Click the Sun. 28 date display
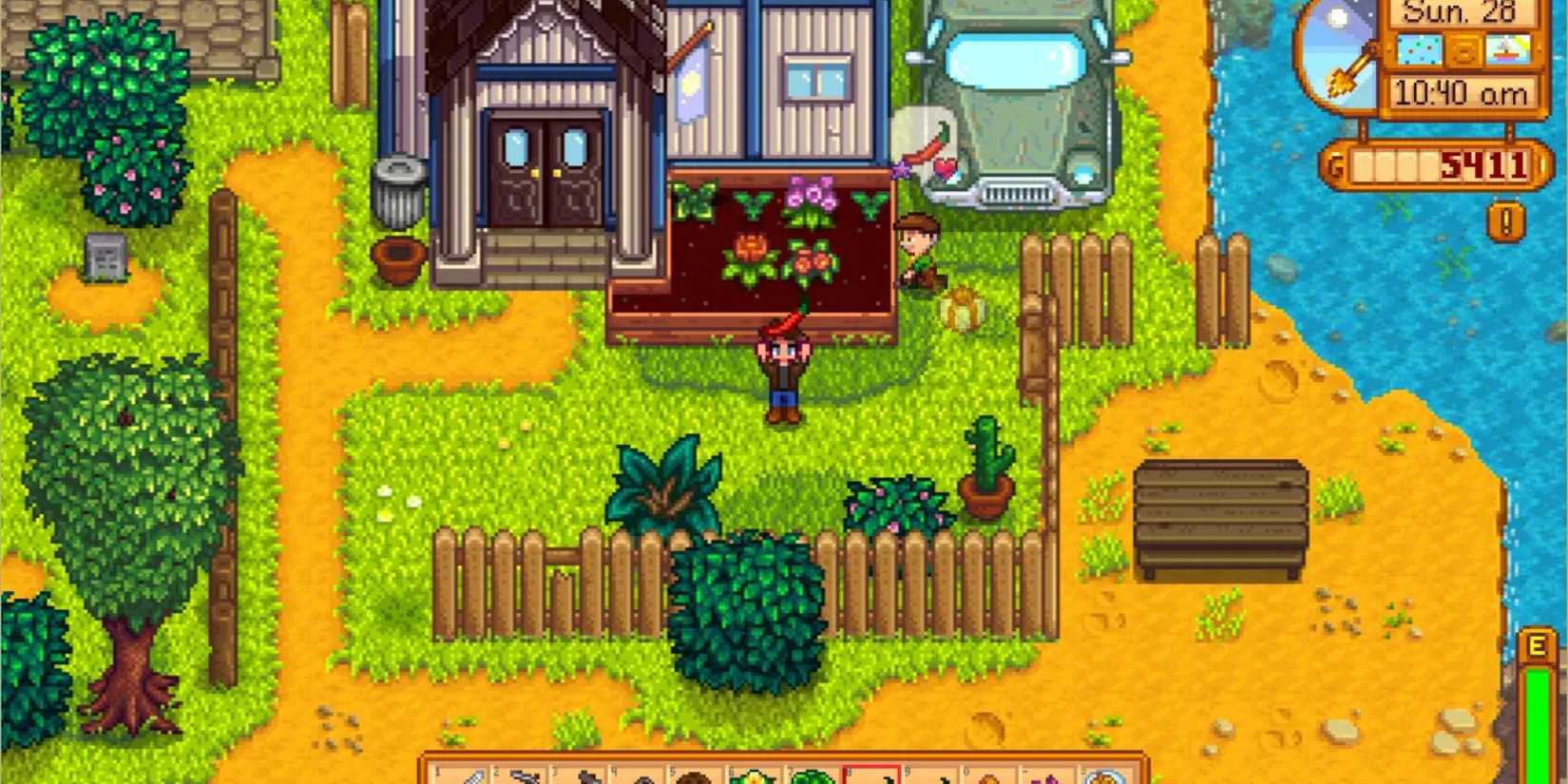1568x784 pixels. pyautogui.click(x=1461, y=13)
